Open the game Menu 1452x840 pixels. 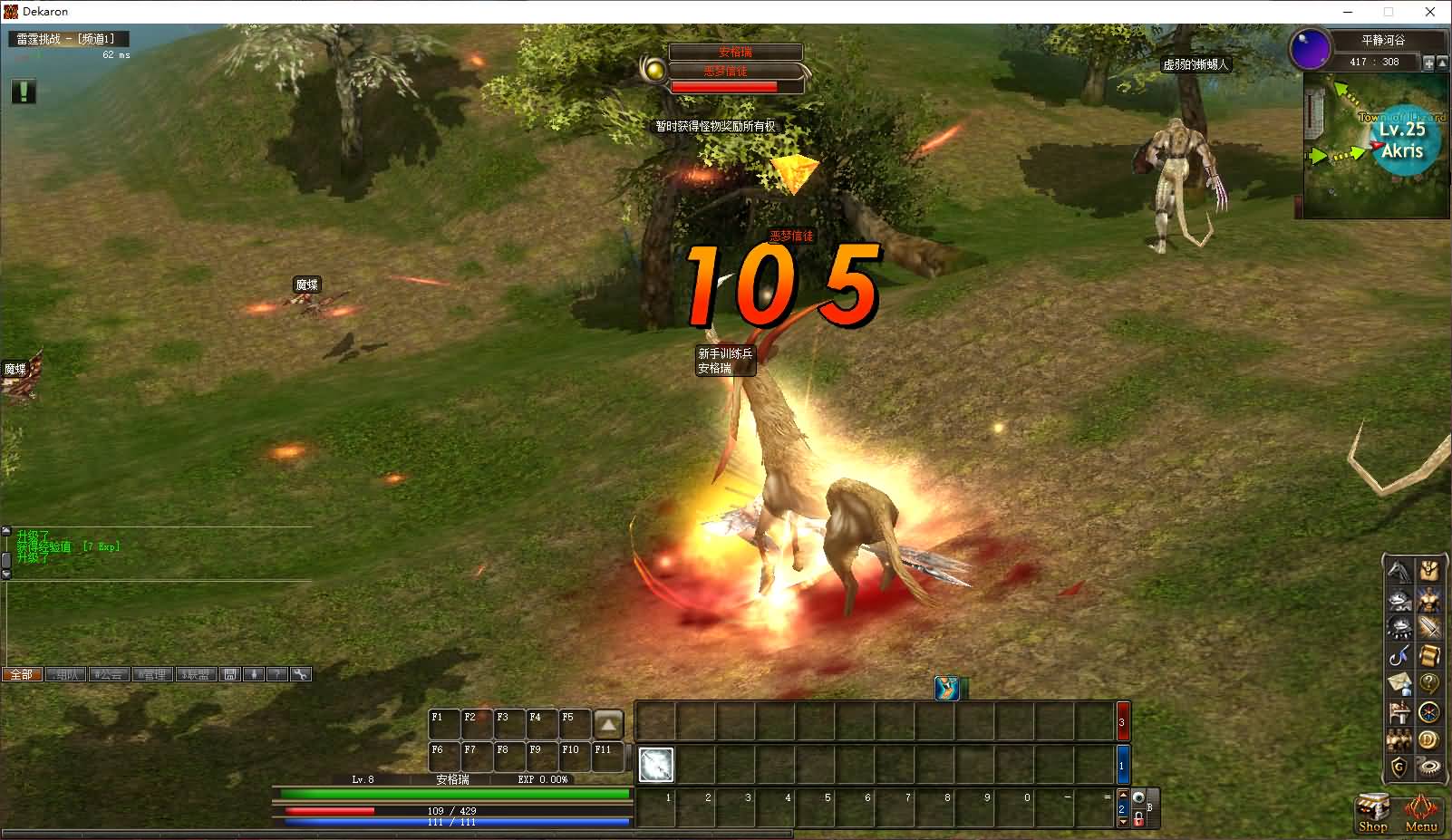coord(1420,812)
